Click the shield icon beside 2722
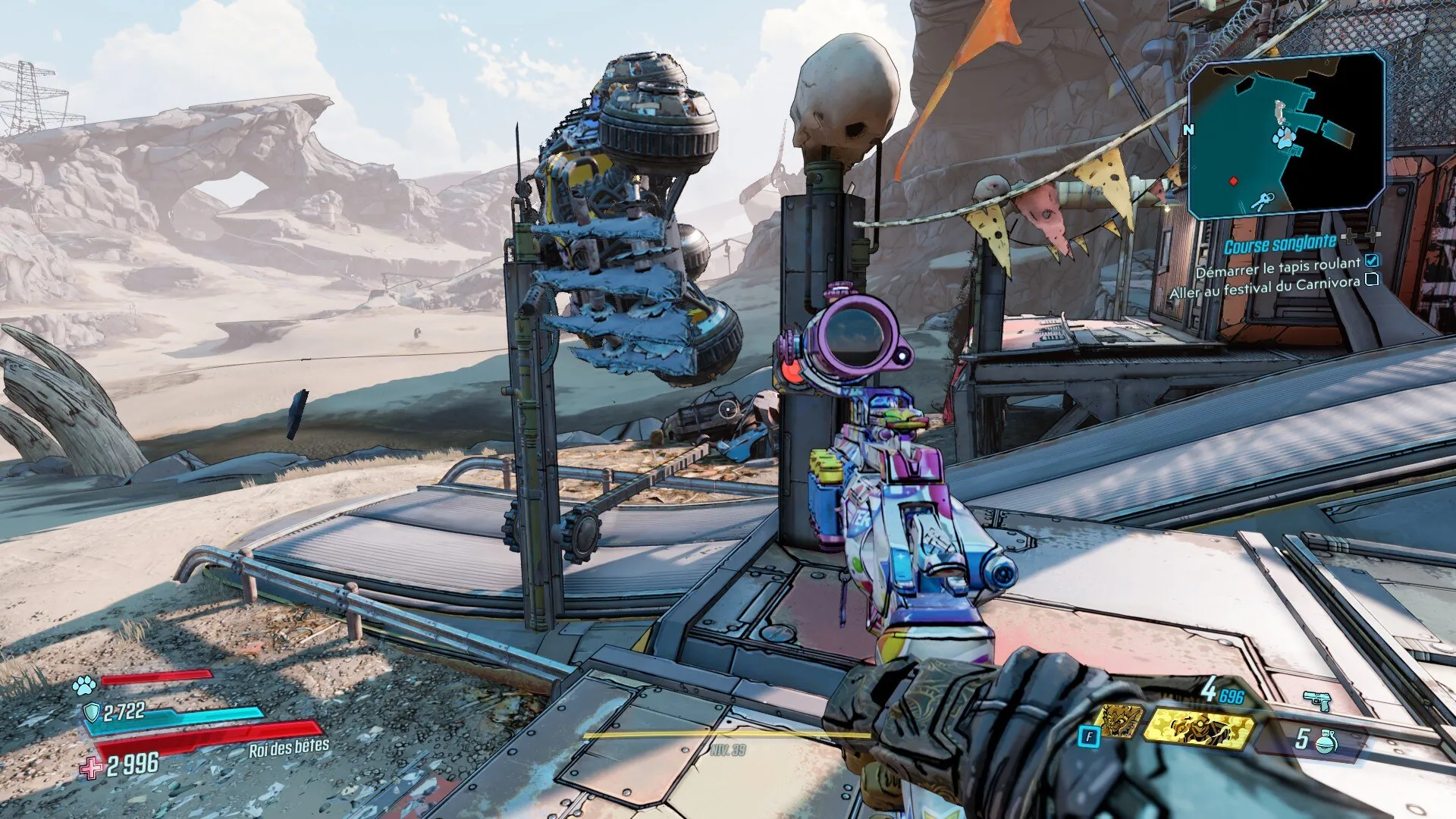 92,712
